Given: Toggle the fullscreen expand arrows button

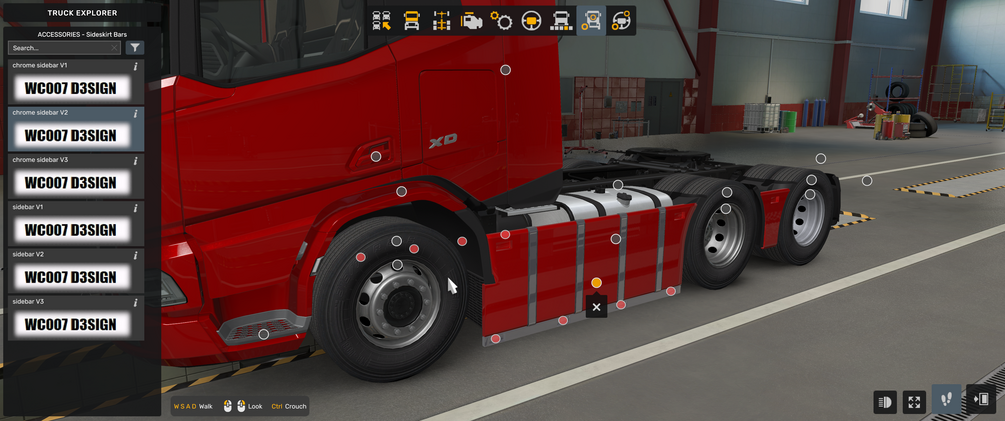Looking at the screenshot, I should (x=914, y=401).
